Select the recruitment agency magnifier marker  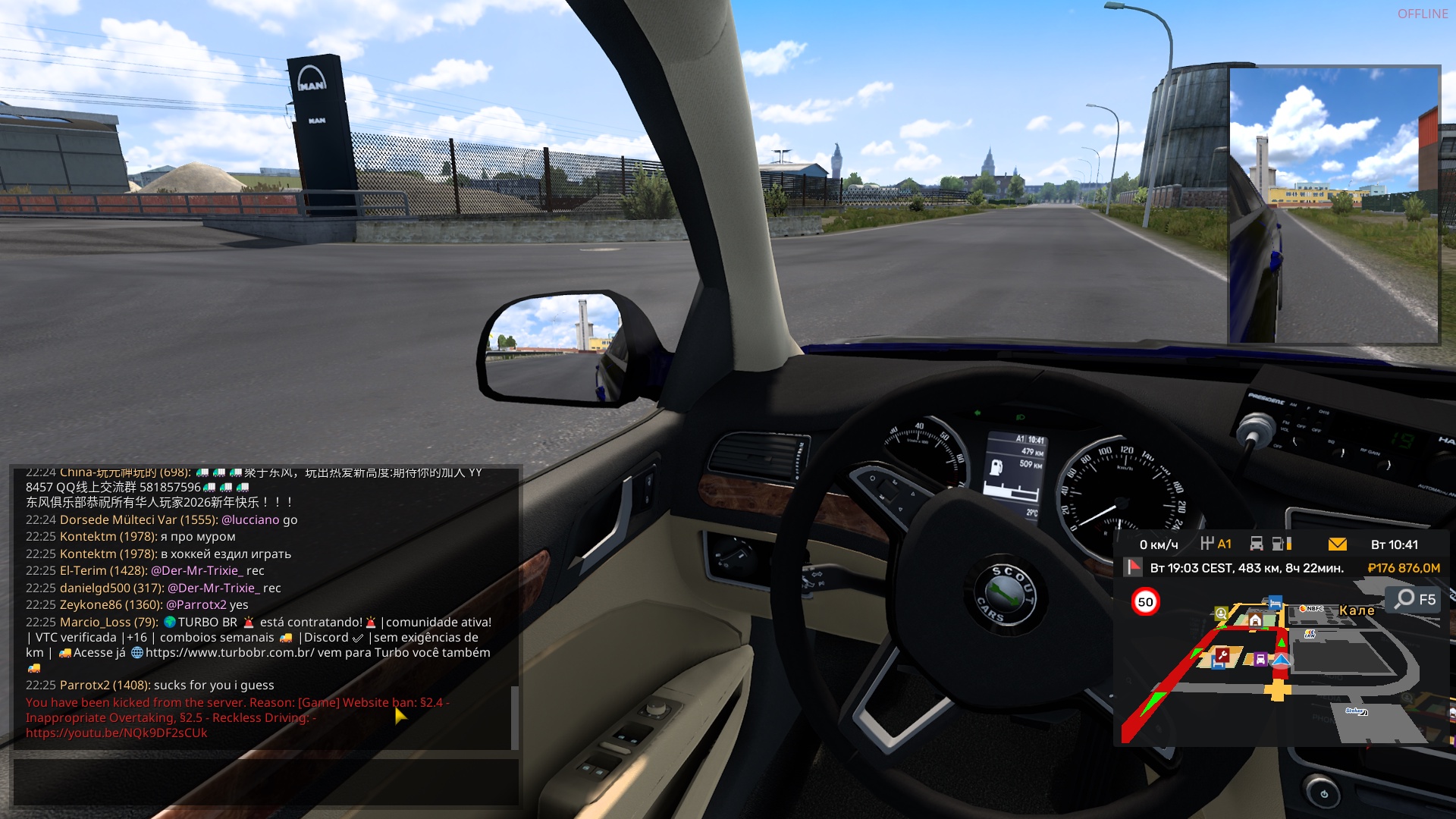[1220, 613]
